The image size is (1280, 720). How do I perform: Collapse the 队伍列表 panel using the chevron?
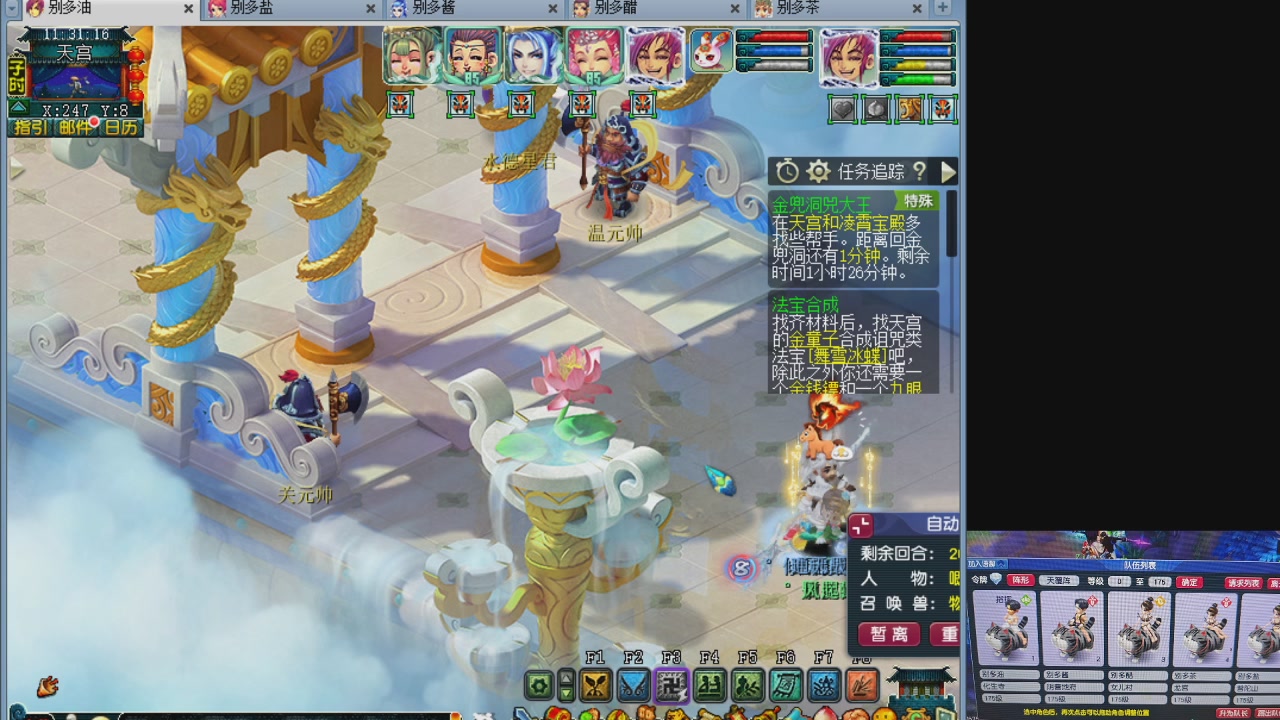click(x=1003, y=564)
